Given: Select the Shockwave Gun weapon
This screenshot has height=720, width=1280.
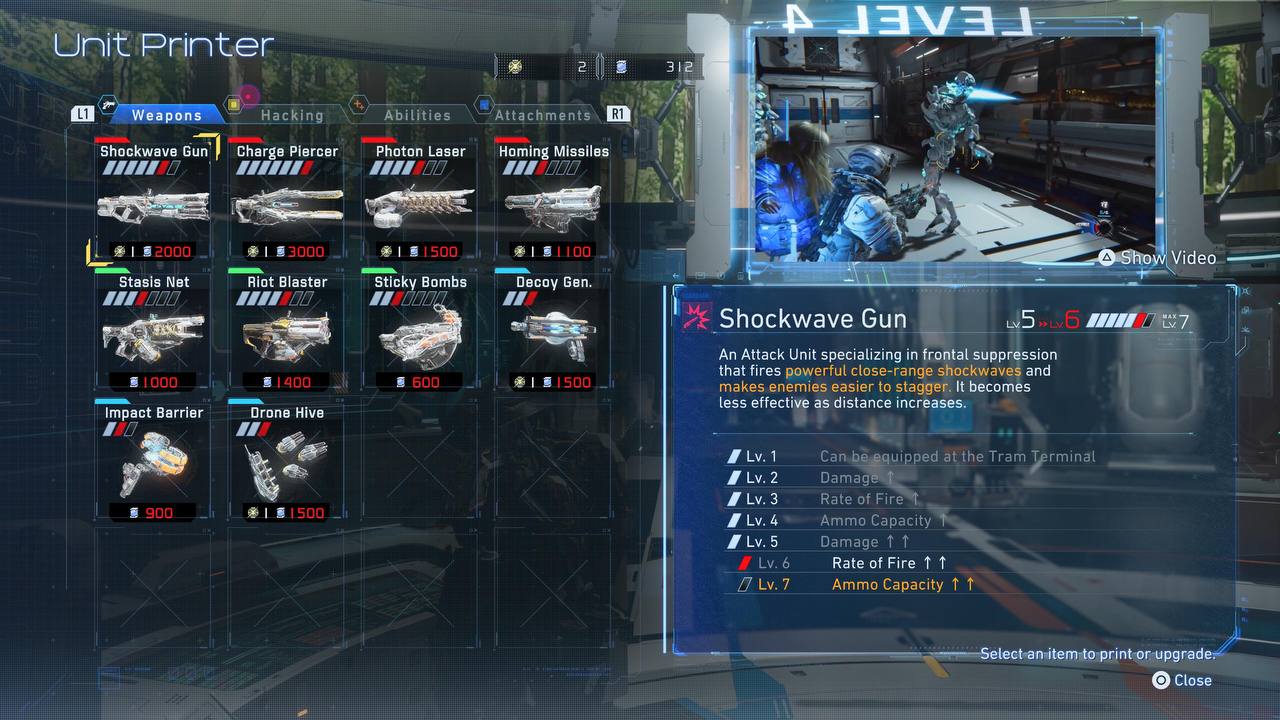Looking at the screenshot, I should 154,200.
